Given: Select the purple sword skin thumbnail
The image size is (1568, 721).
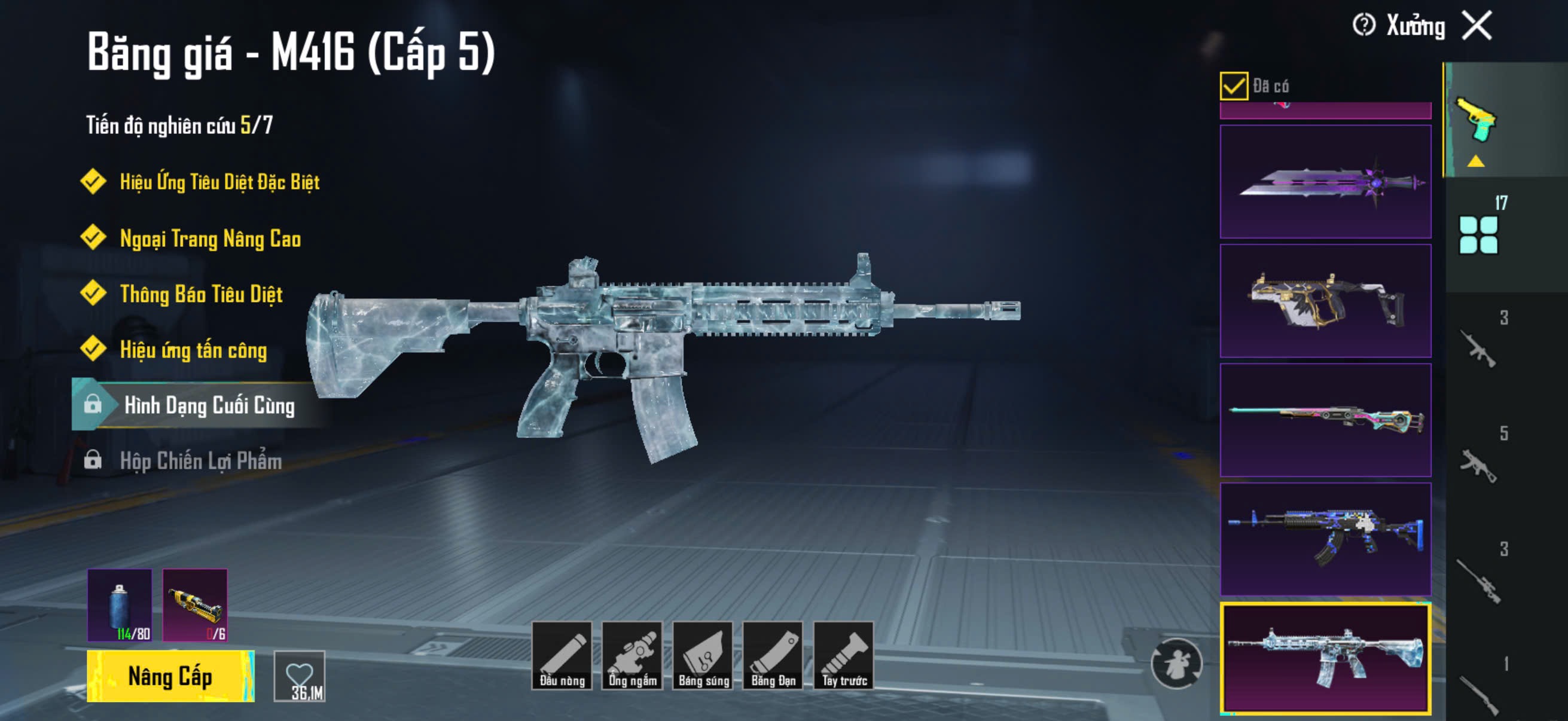Looking at the screenshot, I should pos(1325,181).
